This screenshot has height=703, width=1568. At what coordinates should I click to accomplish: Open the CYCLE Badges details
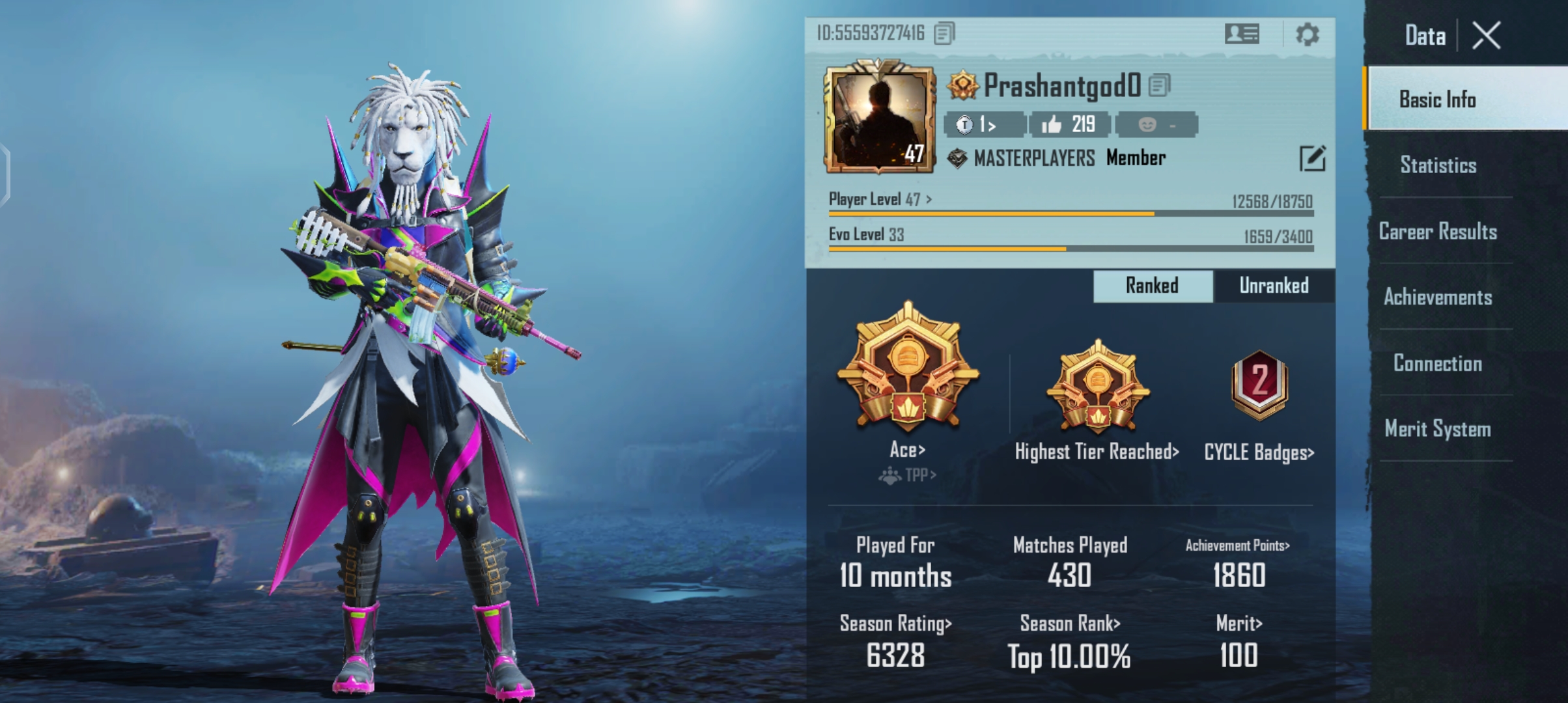[1257, 452]
